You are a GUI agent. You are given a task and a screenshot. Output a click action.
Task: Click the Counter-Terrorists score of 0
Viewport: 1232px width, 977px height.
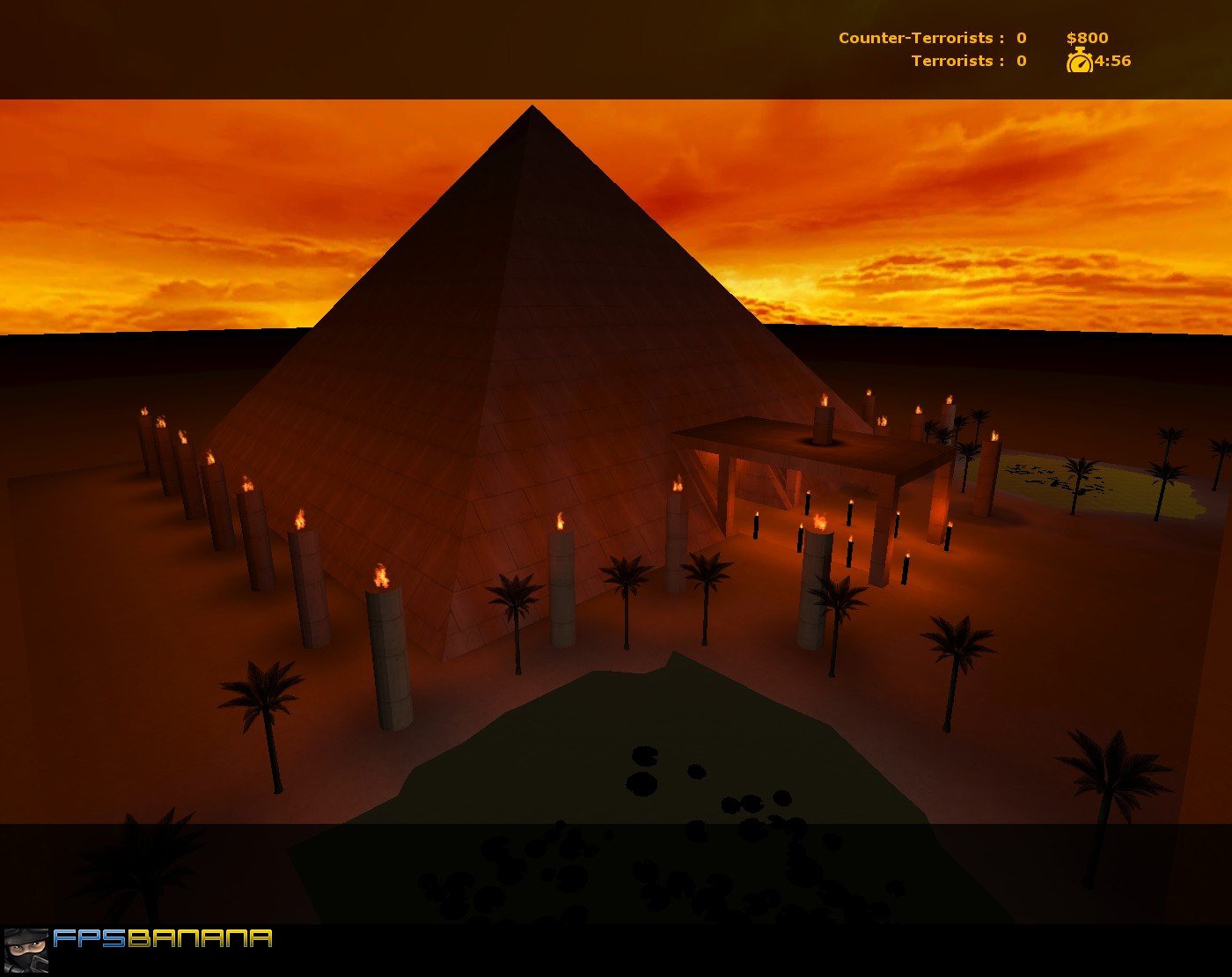[x=1020, y=38]
